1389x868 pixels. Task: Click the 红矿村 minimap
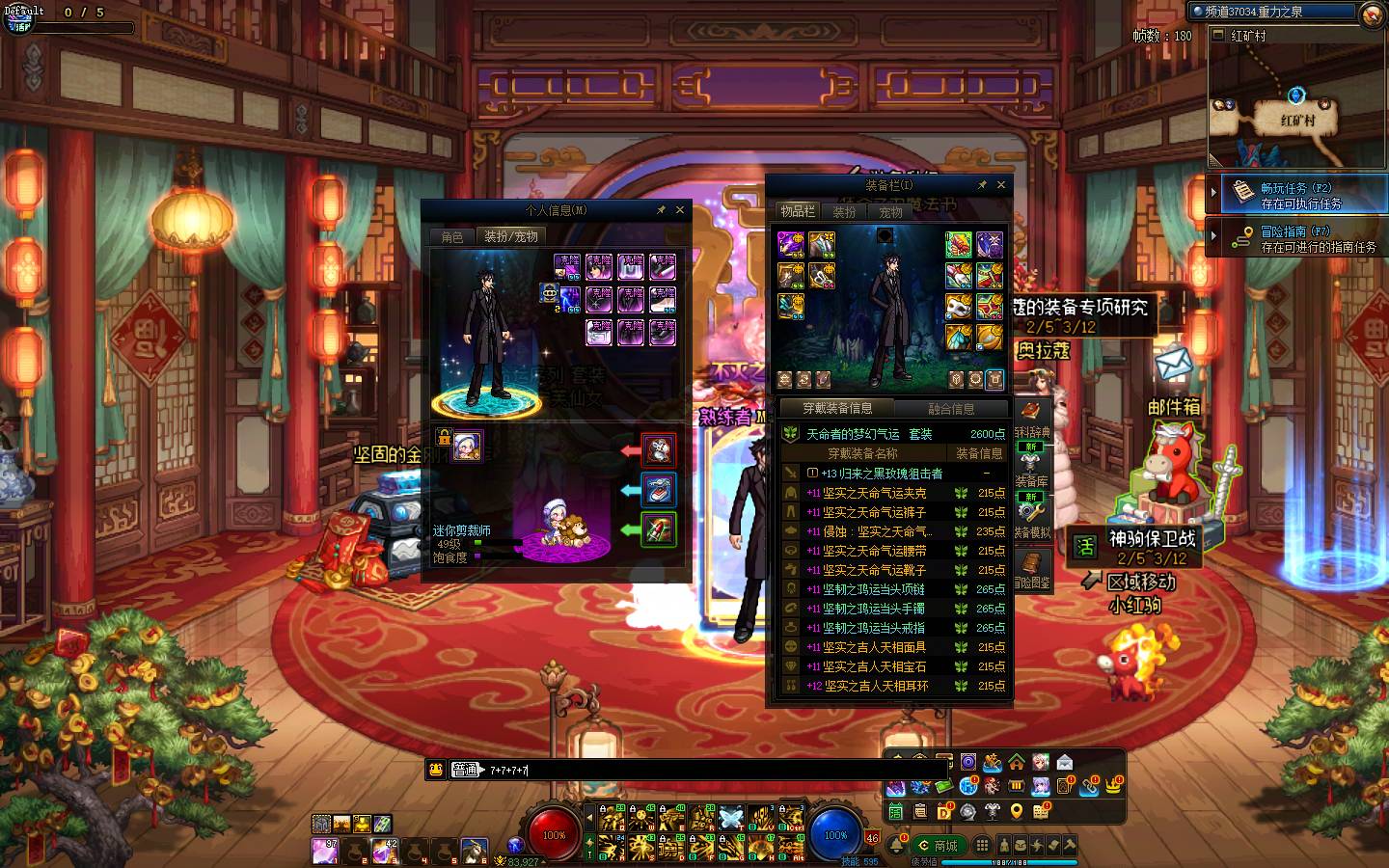point(1296,106)
